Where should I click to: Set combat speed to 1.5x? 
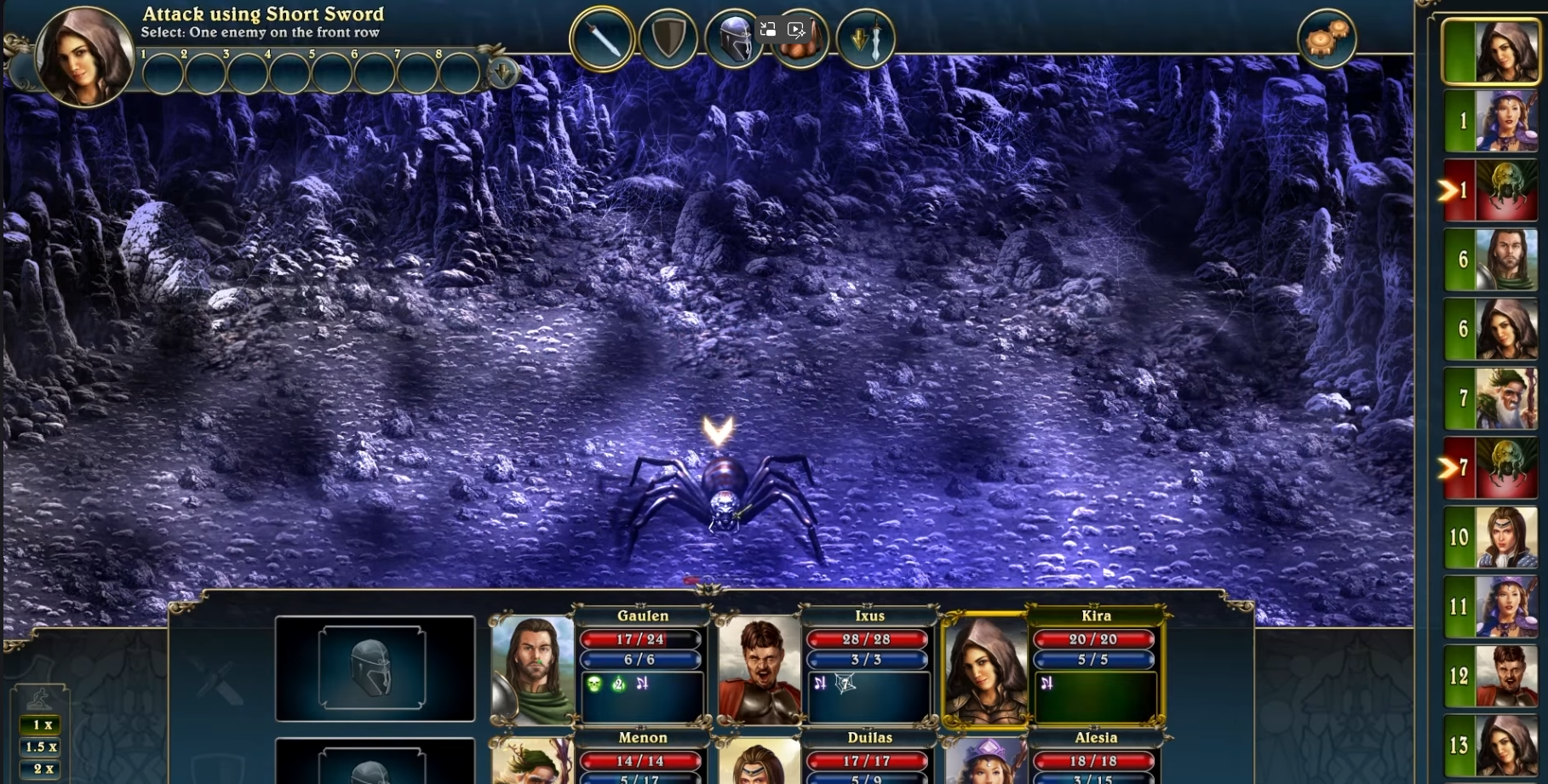point(41,747)
